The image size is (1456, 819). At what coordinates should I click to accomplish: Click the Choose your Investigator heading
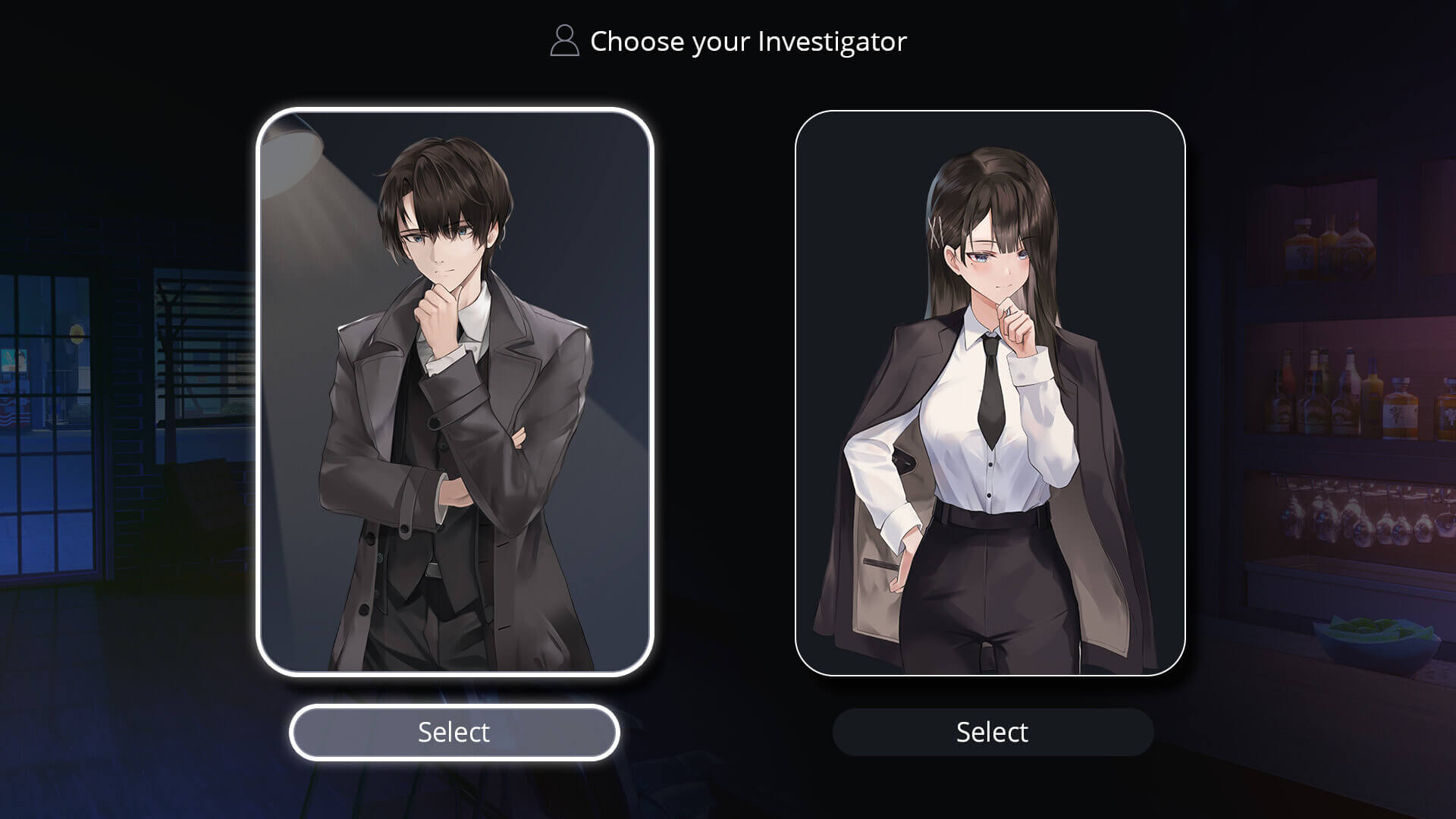pyautogui.click(x=747, y=42)
